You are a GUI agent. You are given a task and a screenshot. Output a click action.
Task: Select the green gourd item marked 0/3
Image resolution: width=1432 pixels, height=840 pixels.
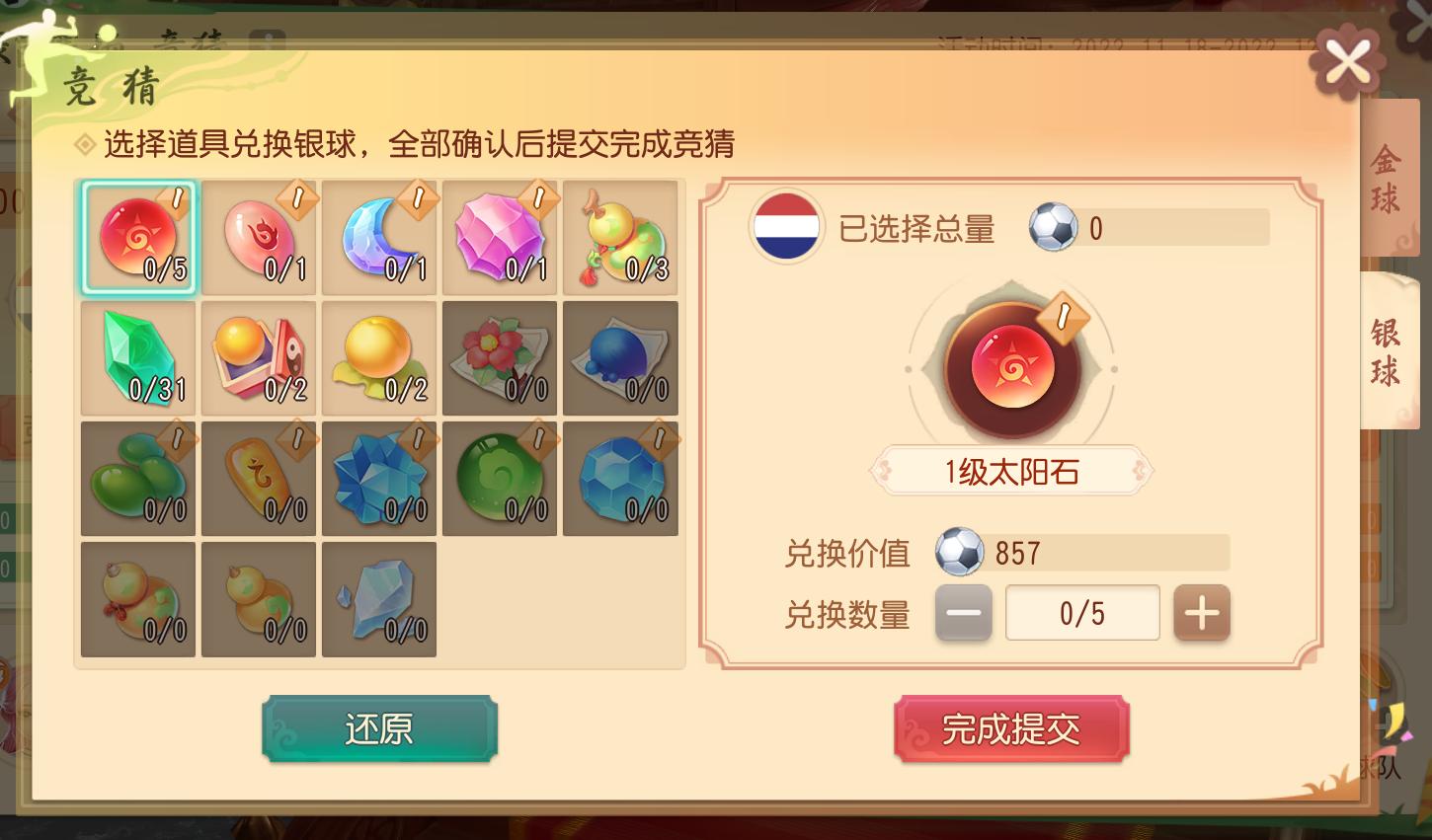point(620,237)
